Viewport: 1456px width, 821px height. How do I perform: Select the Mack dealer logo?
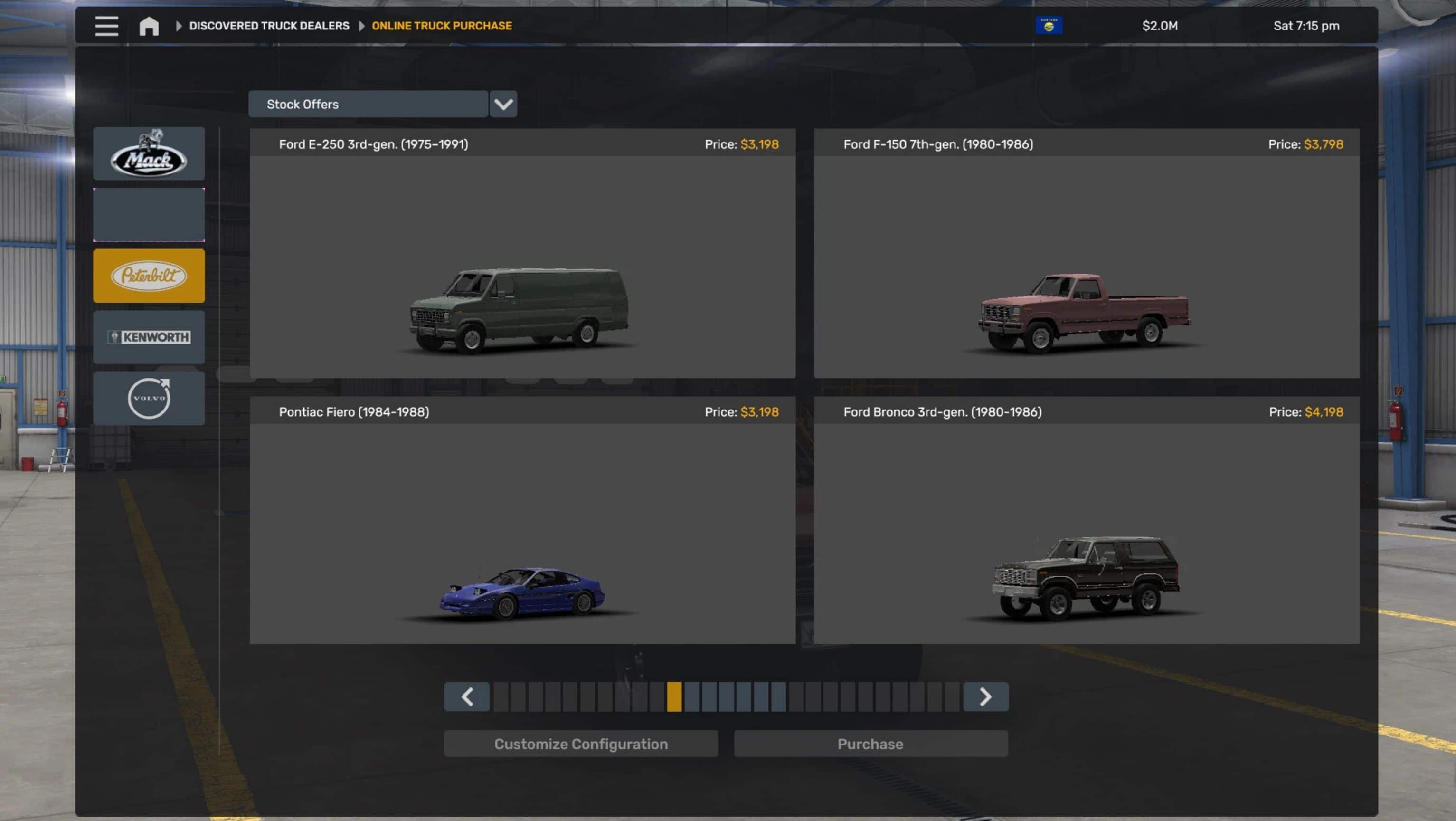(x=149, y=153)
